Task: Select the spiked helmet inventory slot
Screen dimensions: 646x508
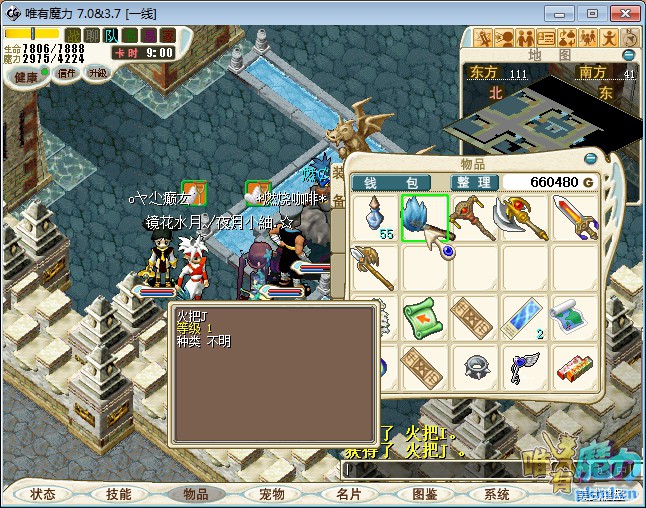Action: click(474, 367)
